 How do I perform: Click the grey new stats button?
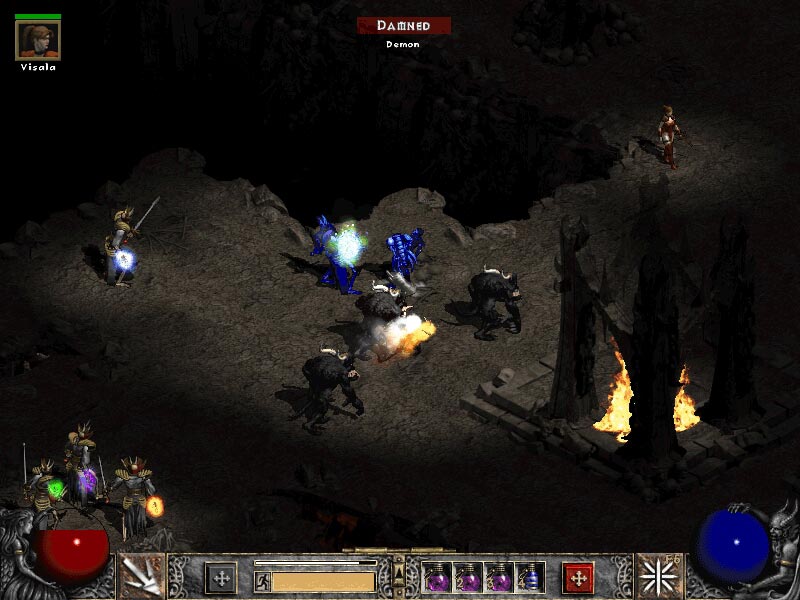point(220,577)
